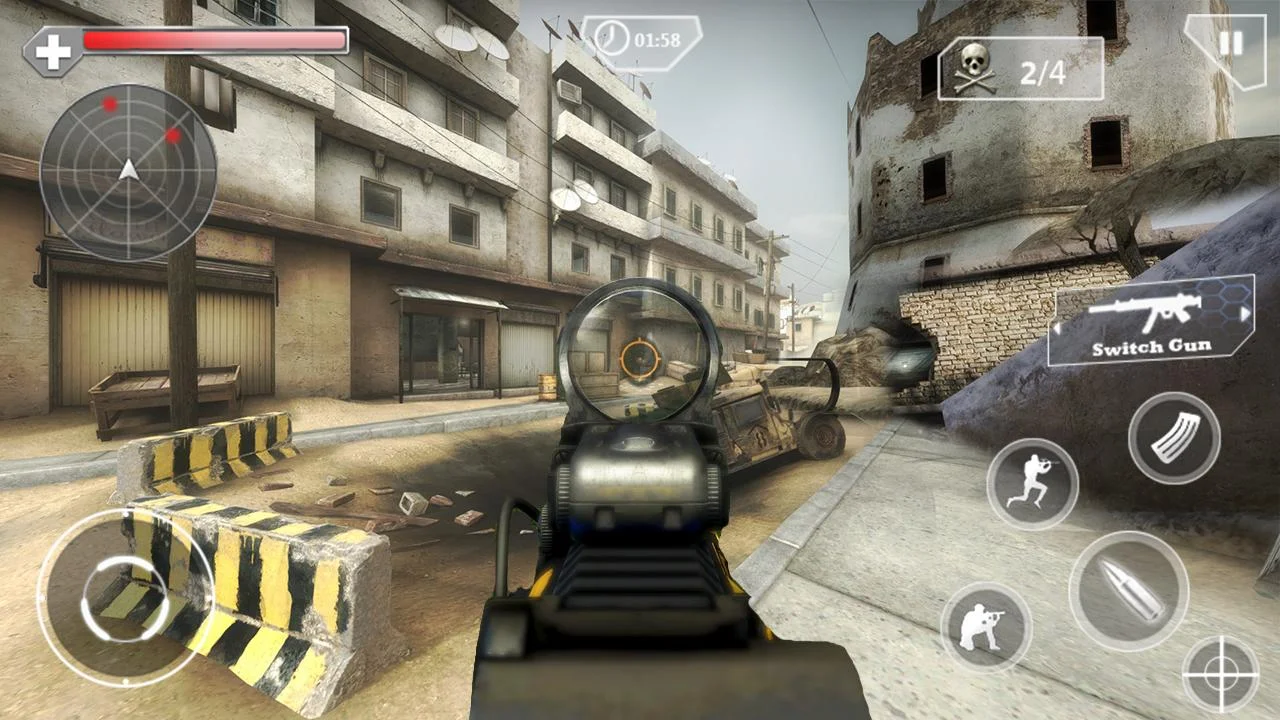Tap a red enemy blip on the radar
The height and width of the screenshot is (720, 1280).
pos(112,103)
